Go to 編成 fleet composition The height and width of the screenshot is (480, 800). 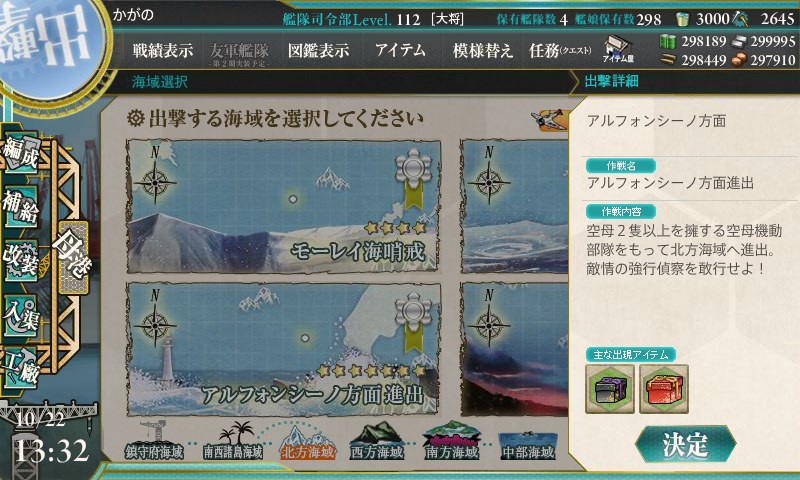coord(22,152)
